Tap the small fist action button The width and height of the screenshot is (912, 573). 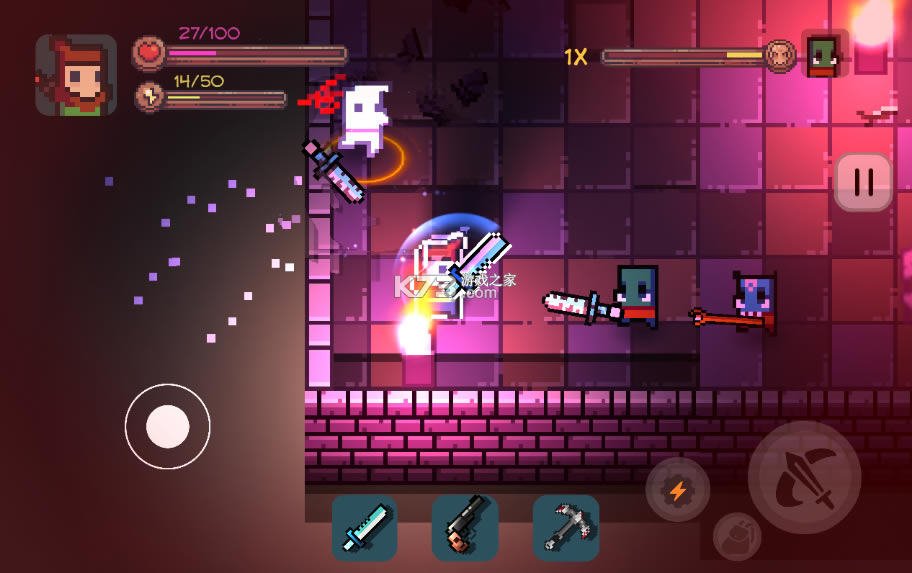point(737,536)
